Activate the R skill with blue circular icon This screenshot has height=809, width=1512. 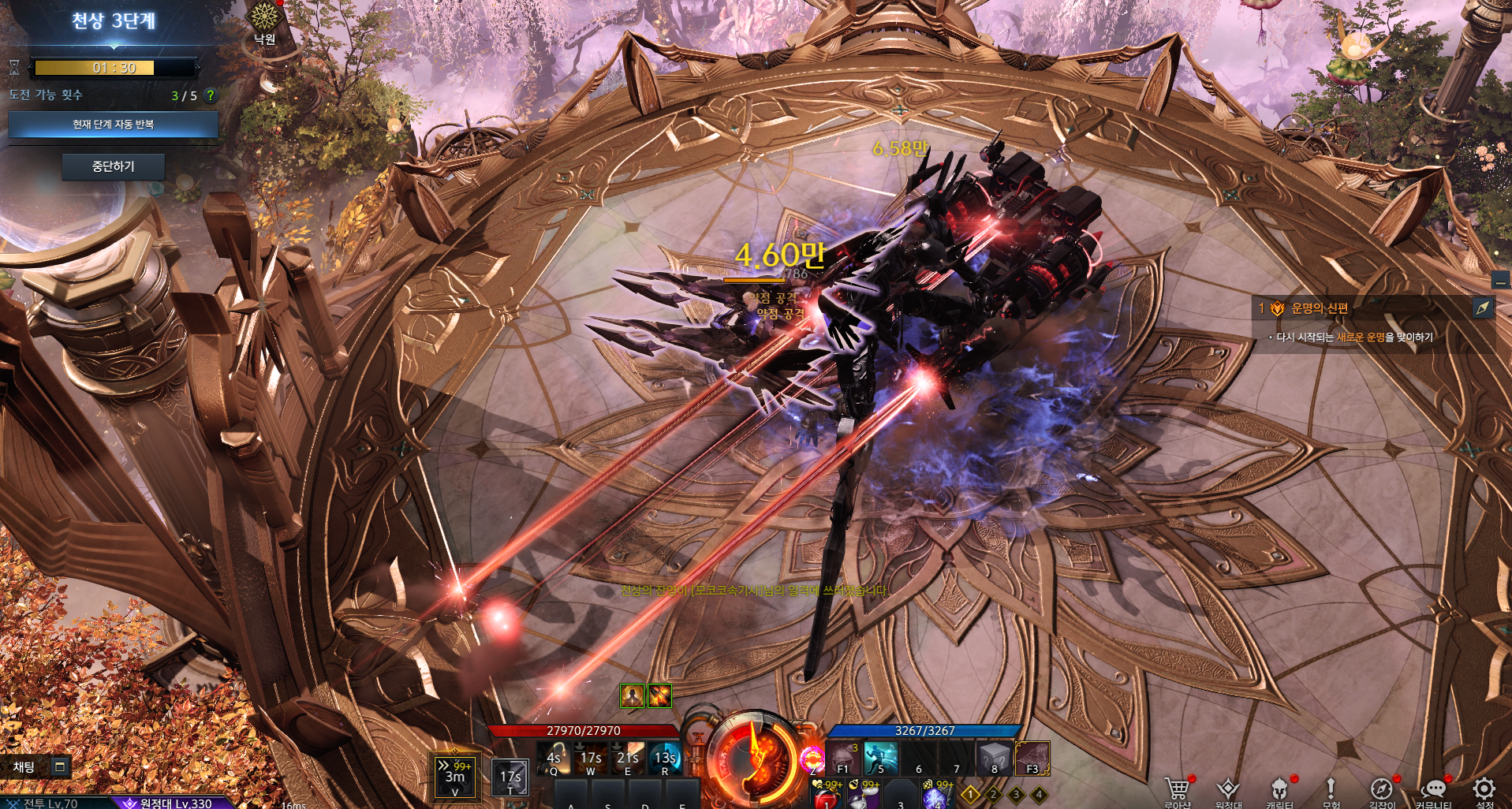[x=664, y=759]
